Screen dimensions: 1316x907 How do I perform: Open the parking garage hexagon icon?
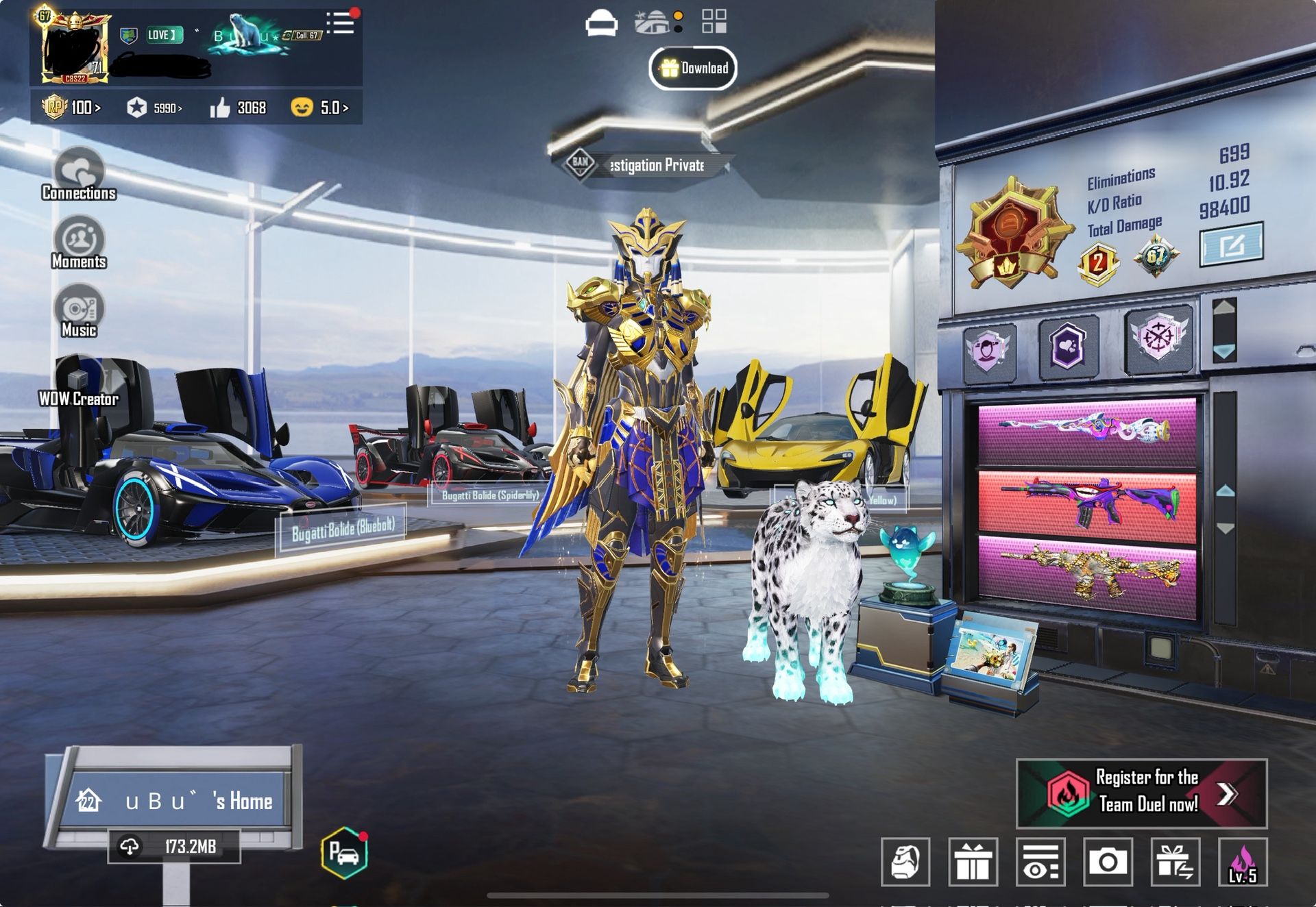pyautogui.click(x=344, y=853)
